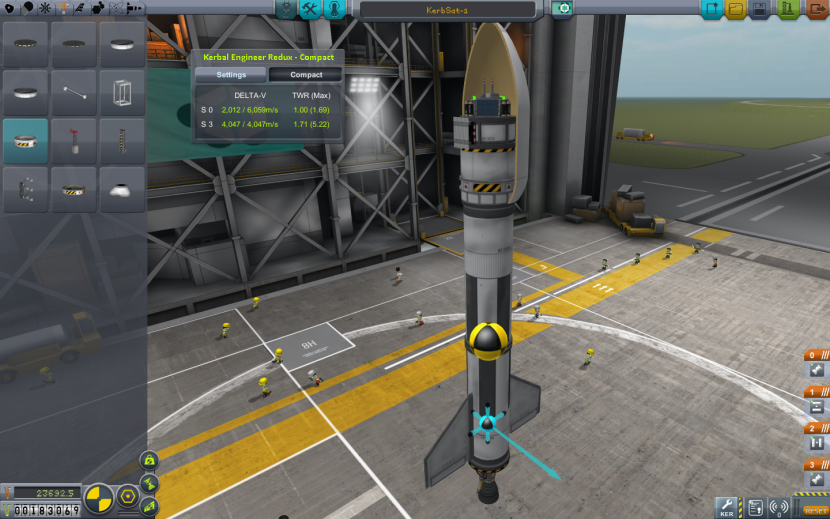The width and height of the screenshot is (830, 519).
Task: Start a new vessel design
Action: [713, 10]
